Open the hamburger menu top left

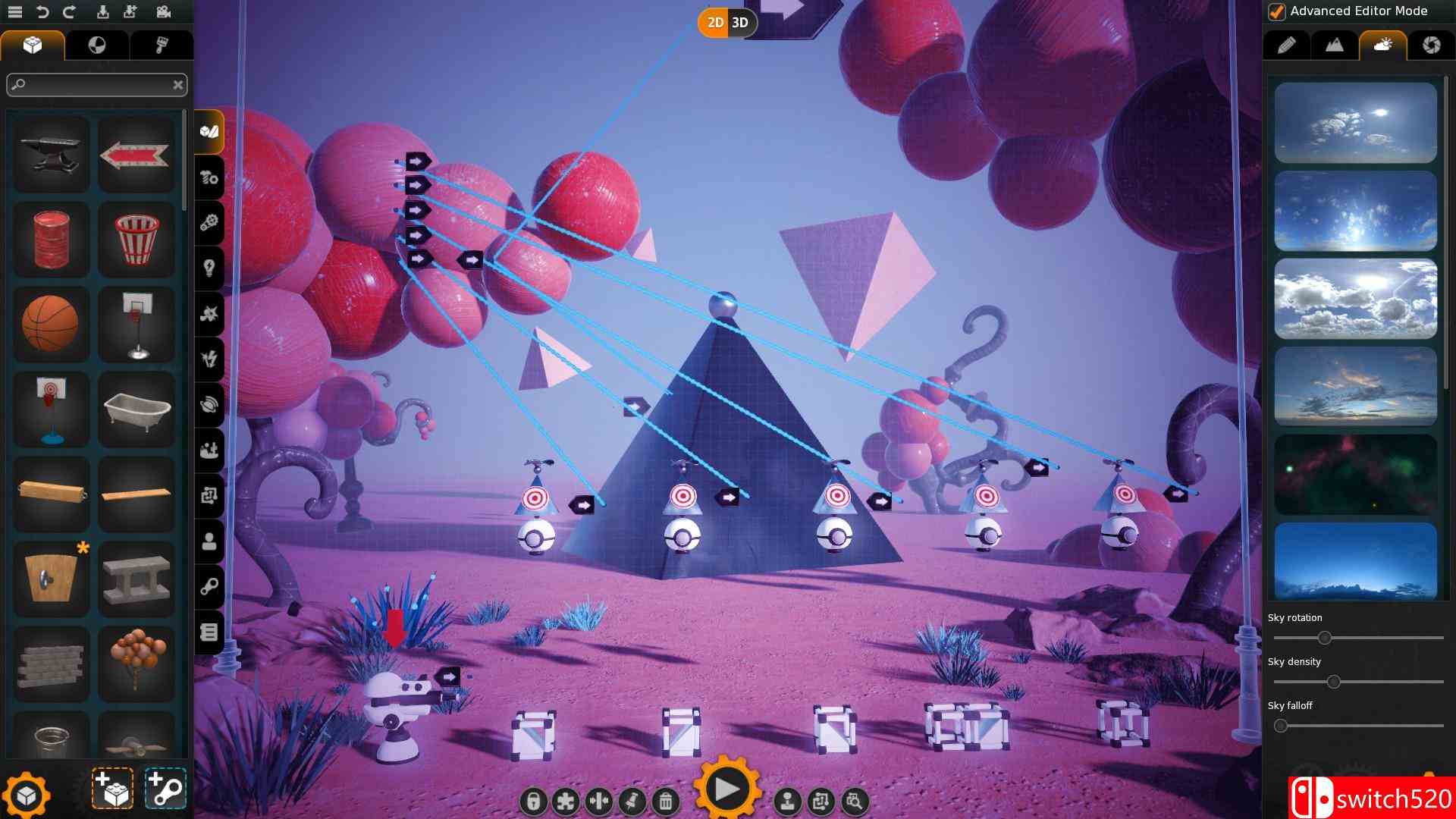pyautogui.click(x=15, y=11)
